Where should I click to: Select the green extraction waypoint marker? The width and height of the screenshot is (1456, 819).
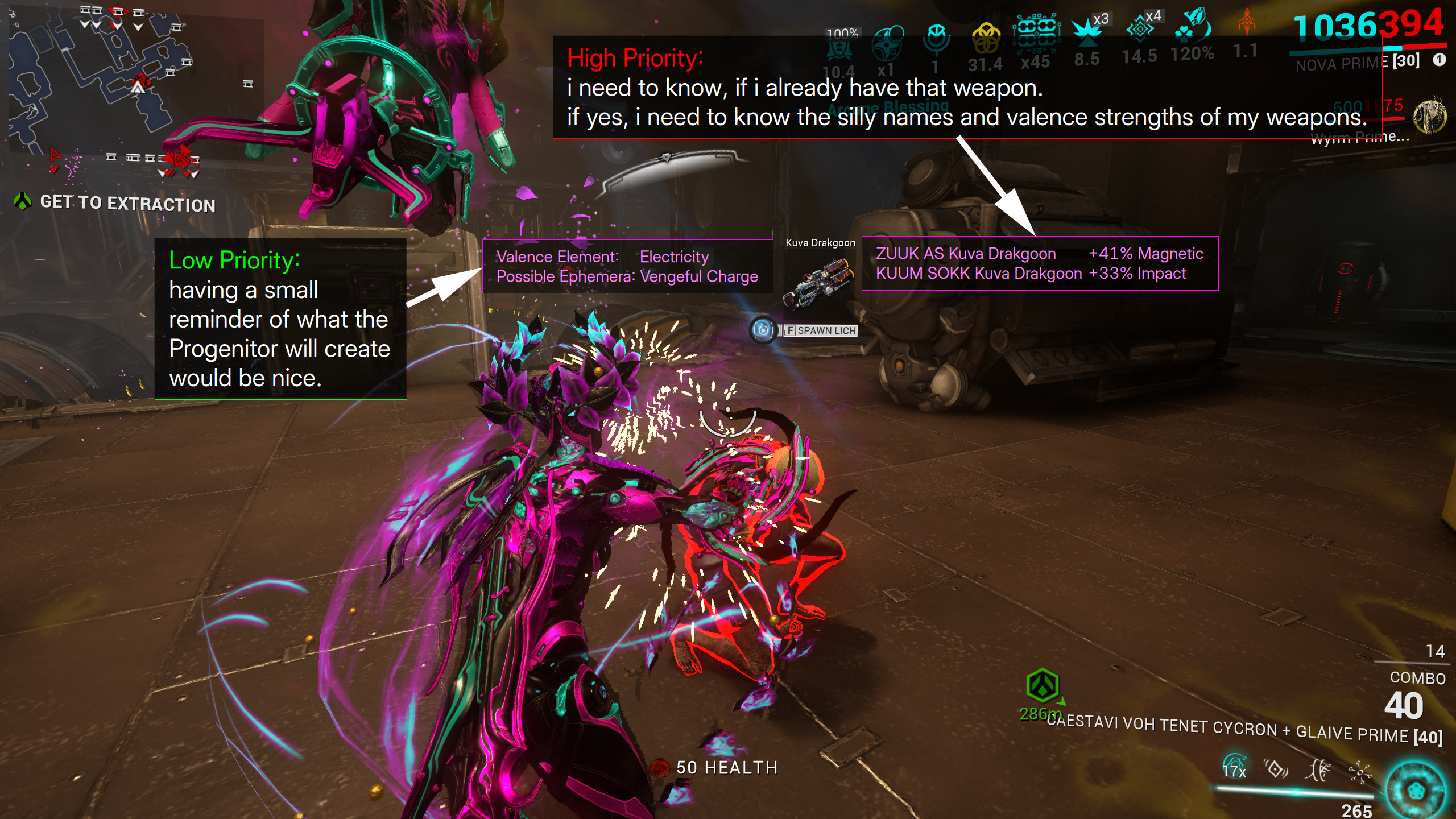tap(1042, 685)
